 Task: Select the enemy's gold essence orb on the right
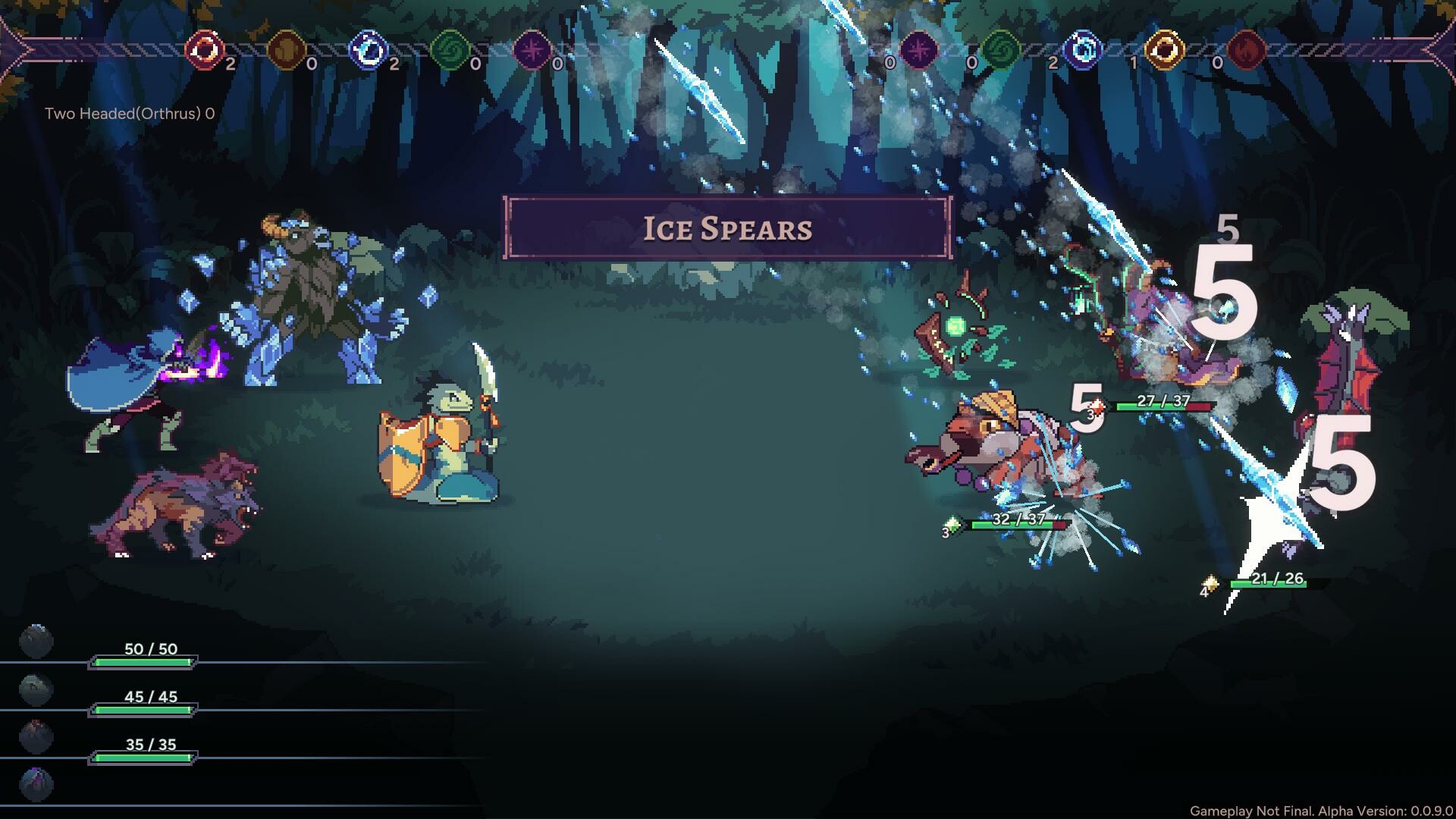tap(1168, 52)
